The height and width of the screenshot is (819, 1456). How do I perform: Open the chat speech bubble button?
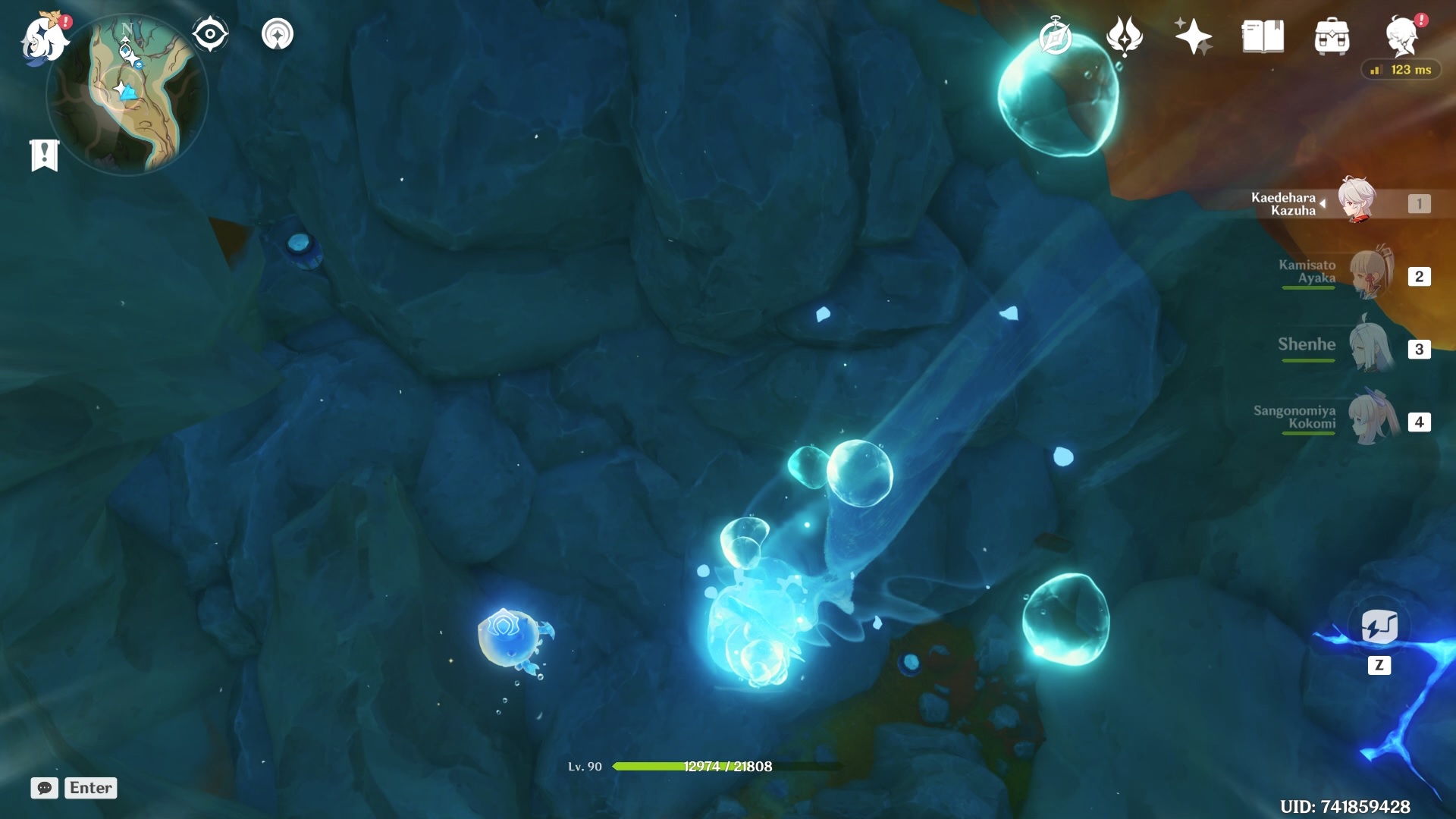[x=45, y=788]
